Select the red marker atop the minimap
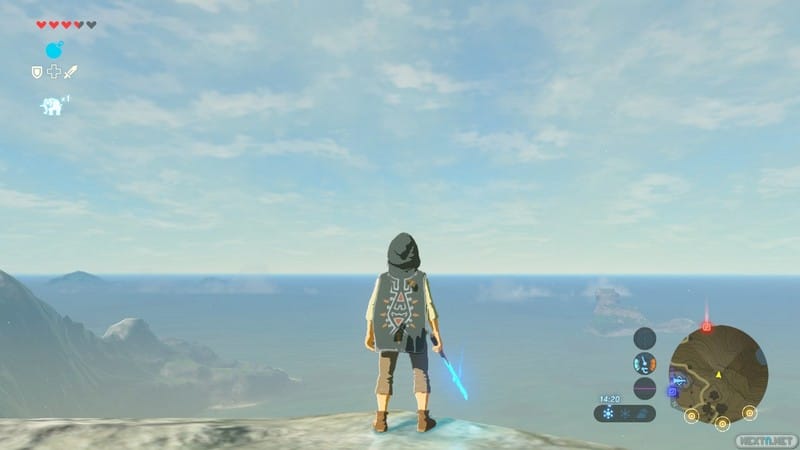 tap(706, 326)
